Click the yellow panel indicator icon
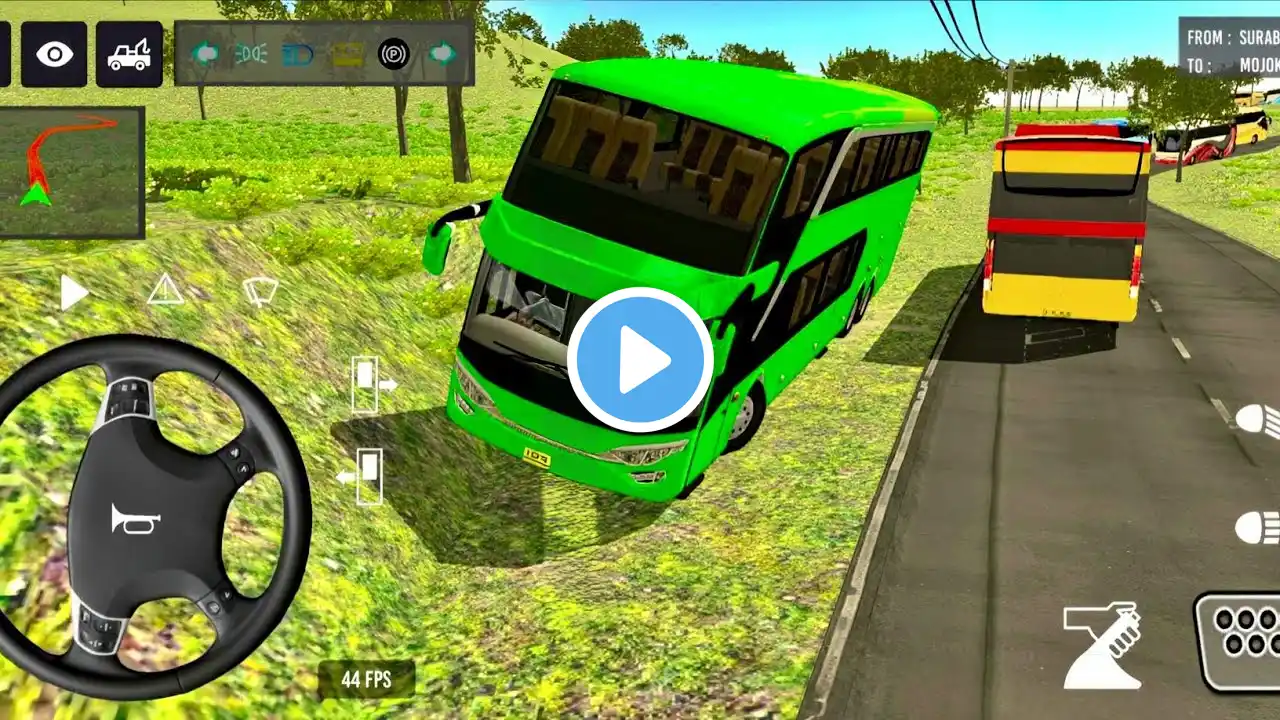 point(348,53)
